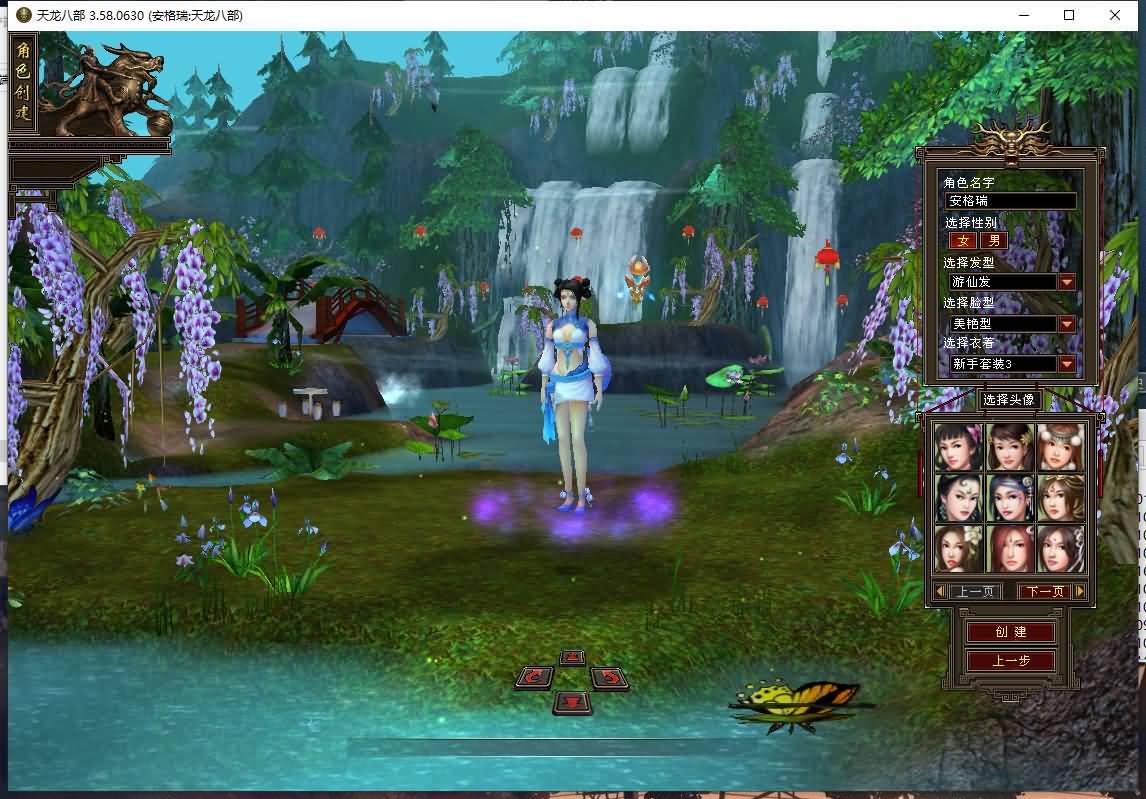Select the female 女 gender button
1146x799 pixels.
[964, 241]
